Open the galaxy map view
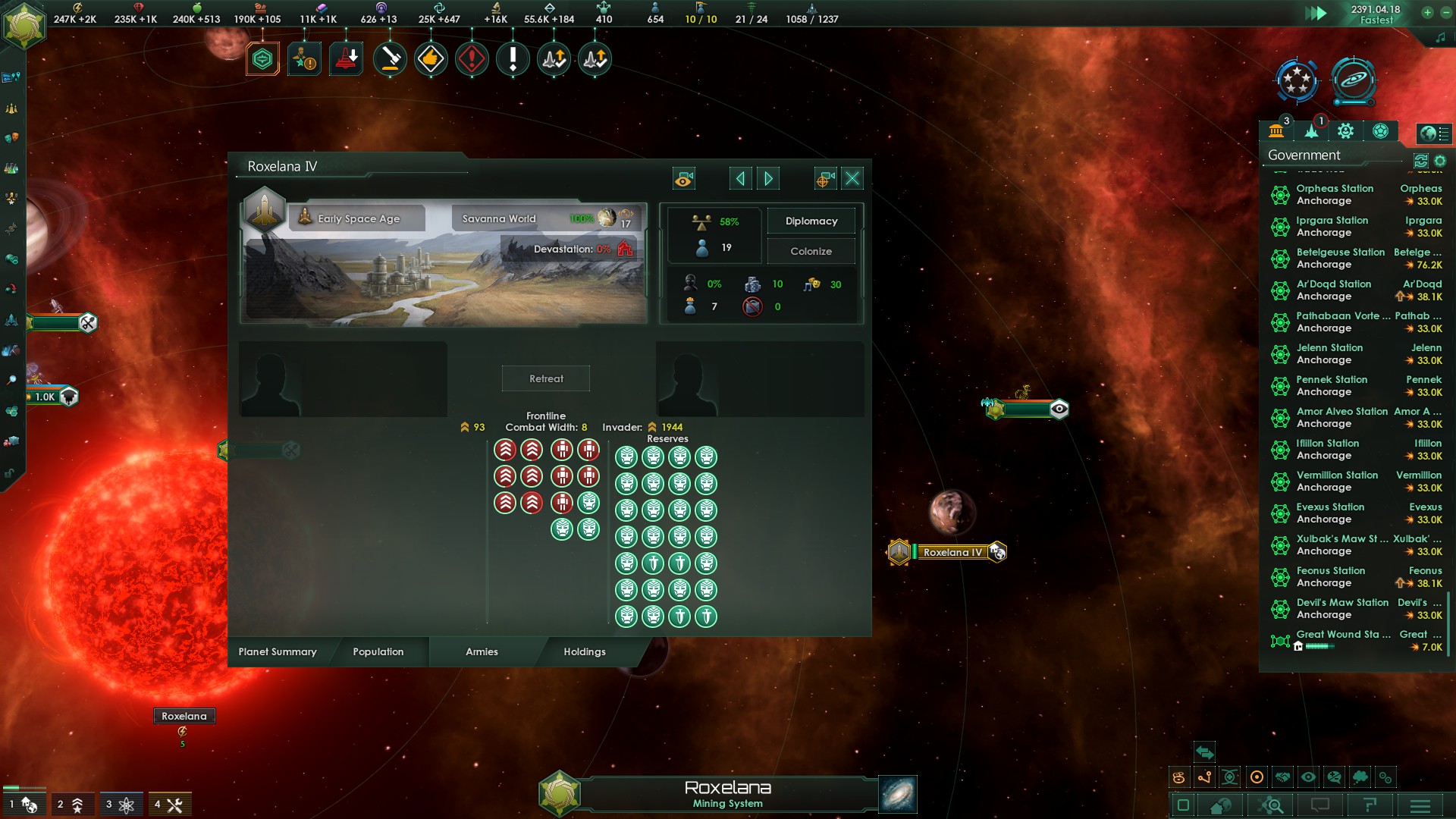This screenshot has height=819, width=1456. (898, 794)
